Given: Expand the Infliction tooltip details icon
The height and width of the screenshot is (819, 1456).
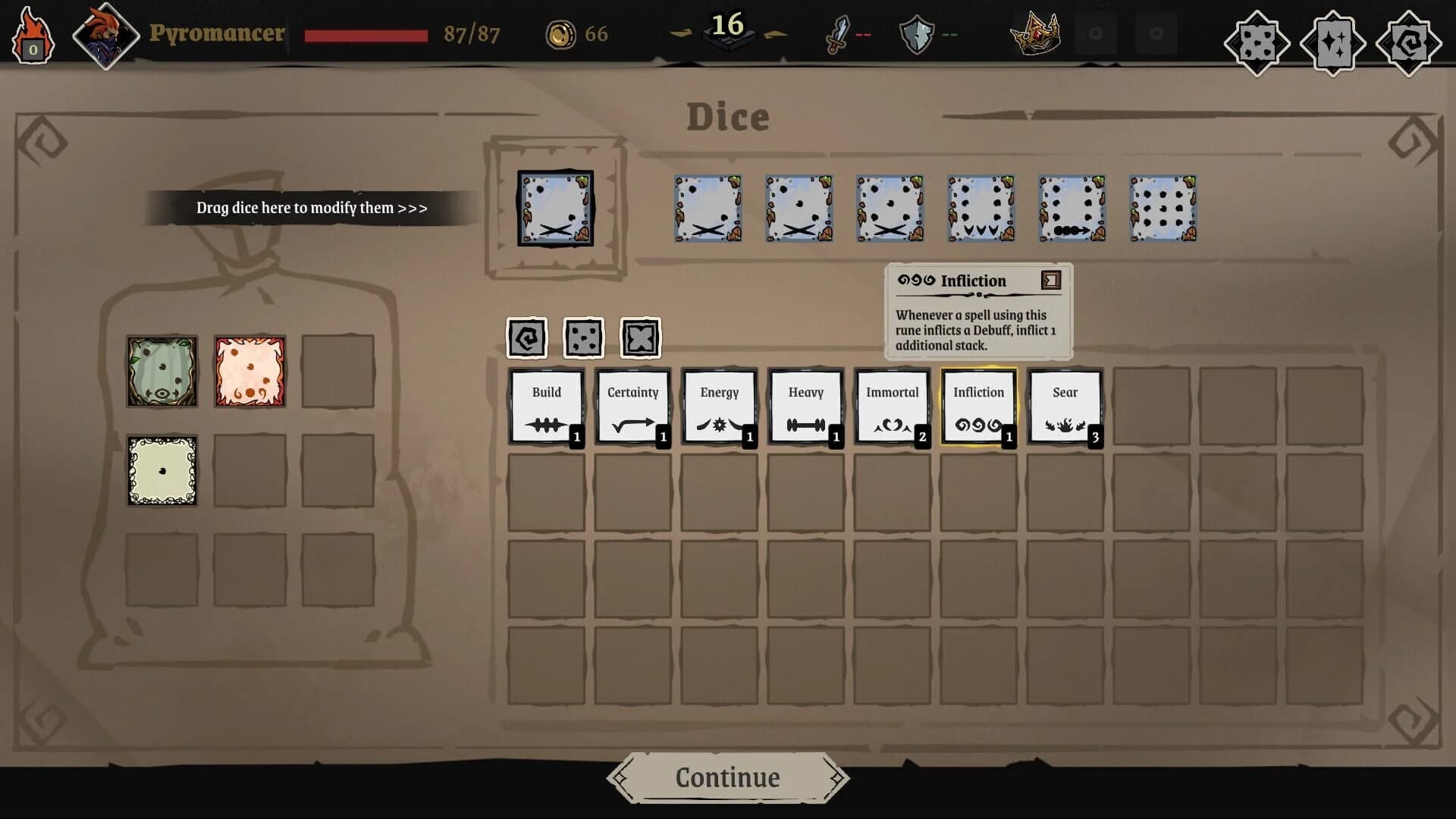Looking at the screenshot, I should coord(1050,281).
